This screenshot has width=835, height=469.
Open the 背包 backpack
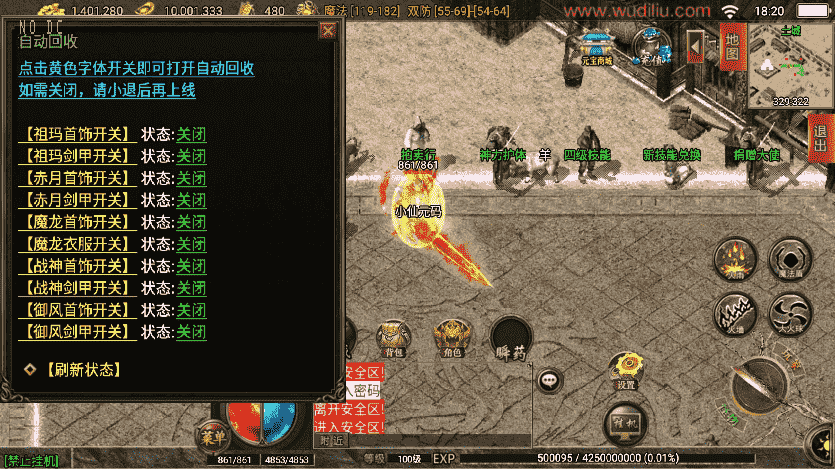(x=394, y=338)
